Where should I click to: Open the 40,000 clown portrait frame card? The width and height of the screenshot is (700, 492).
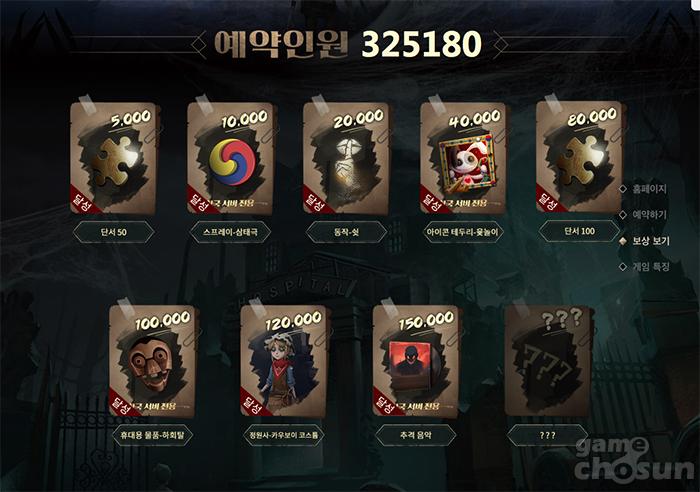pyautogui.click(x=462, y=158)
